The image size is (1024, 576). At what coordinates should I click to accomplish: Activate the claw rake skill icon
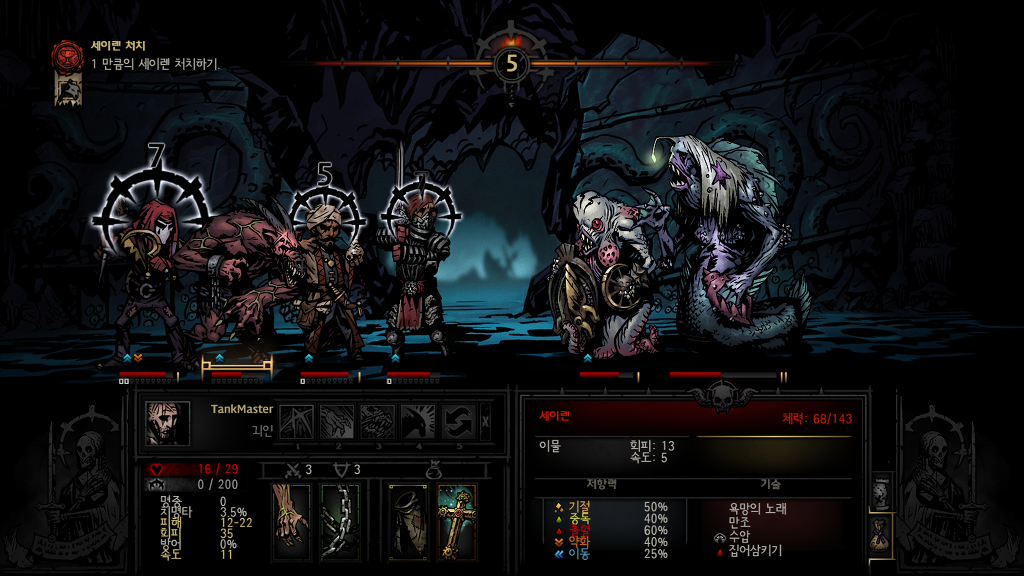pos(338,421)
